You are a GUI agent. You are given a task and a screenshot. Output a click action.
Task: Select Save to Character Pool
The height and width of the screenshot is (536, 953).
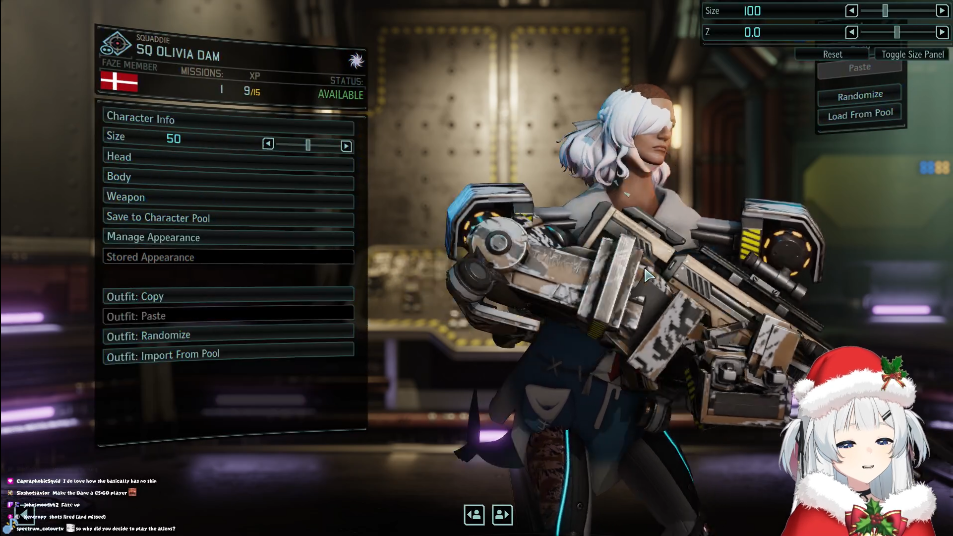[x=228, y=217]
